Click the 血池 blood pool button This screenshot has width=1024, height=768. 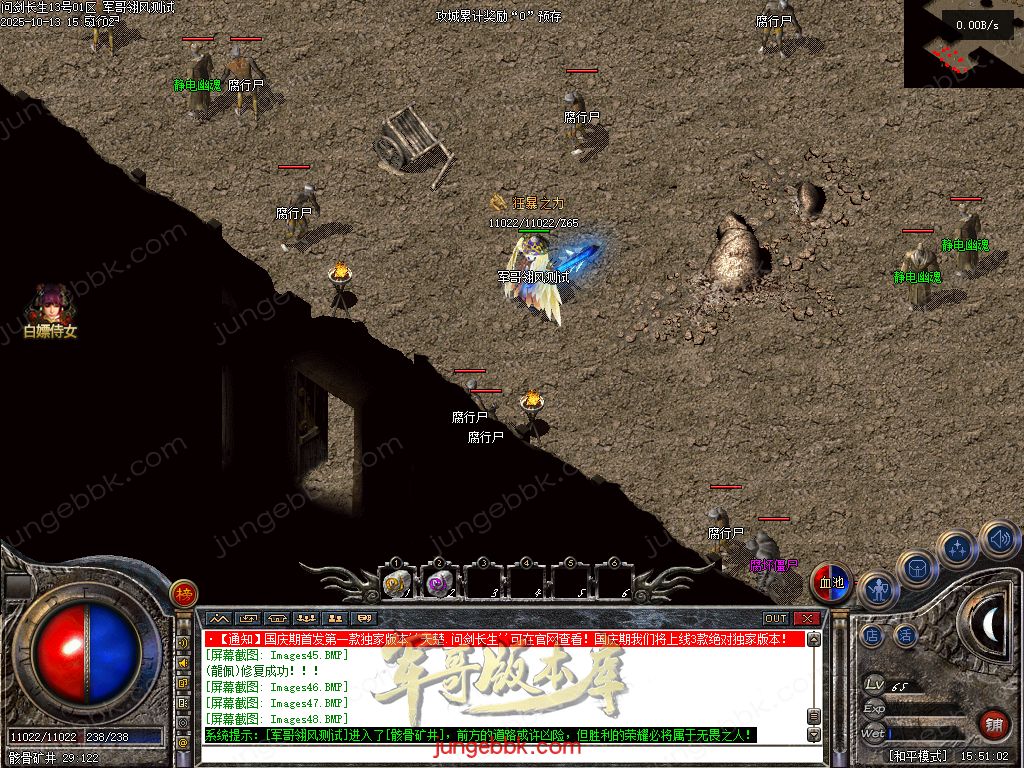[830, 582]
